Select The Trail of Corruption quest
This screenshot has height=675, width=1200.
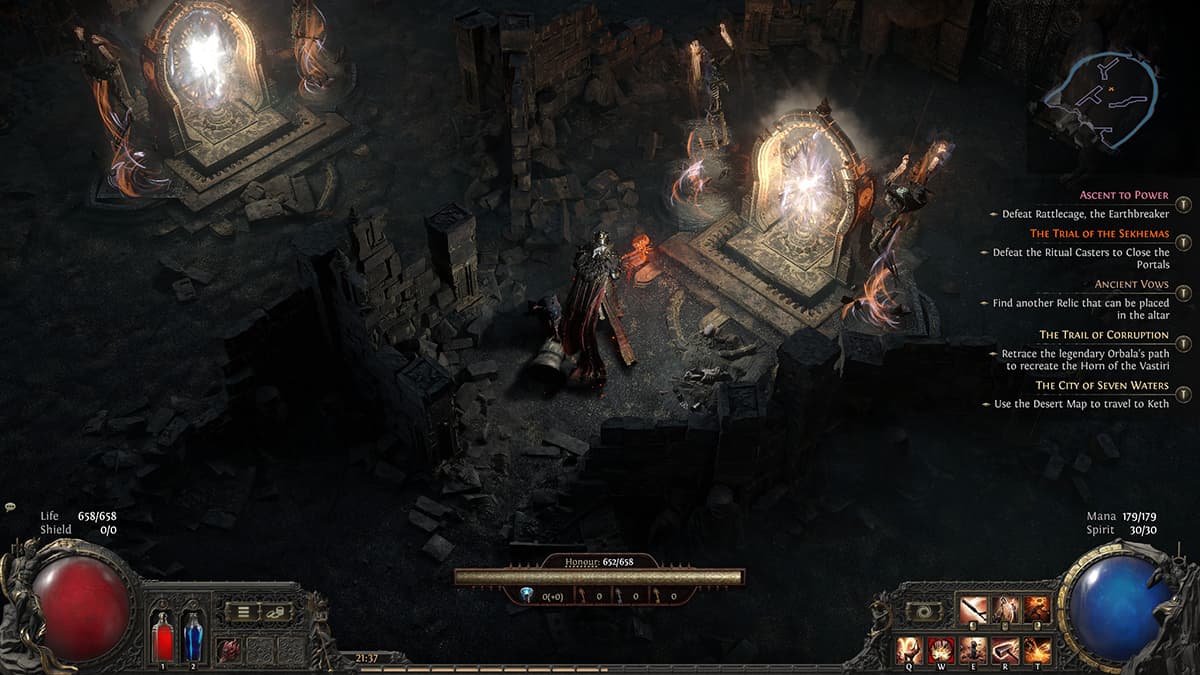(x=1103, y=335)
